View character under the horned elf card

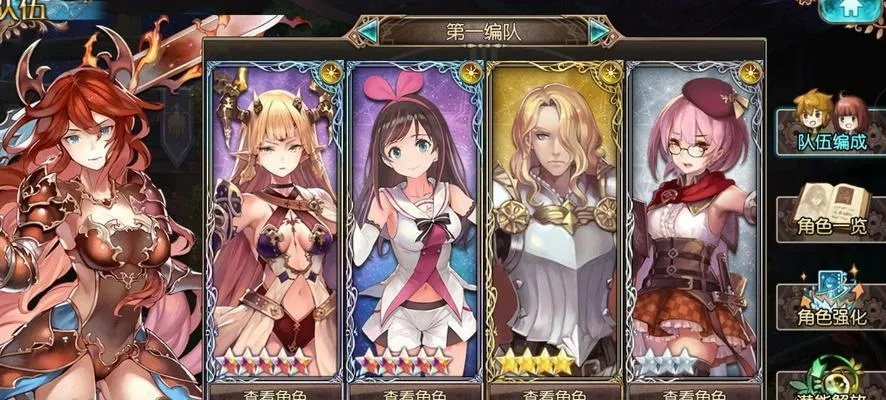(x=274, y=392)
